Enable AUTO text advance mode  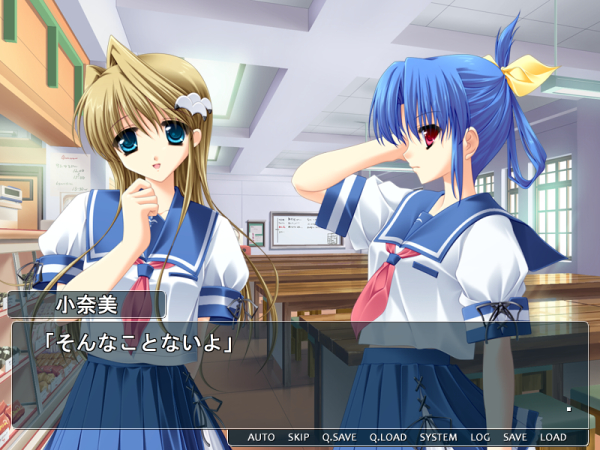pyautogui.click(x=261, y=437)
